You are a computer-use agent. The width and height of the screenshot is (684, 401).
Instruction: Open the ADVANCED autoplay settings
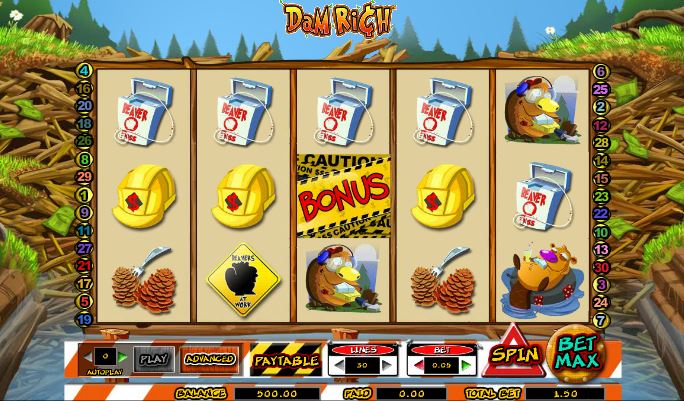(210, 358)
